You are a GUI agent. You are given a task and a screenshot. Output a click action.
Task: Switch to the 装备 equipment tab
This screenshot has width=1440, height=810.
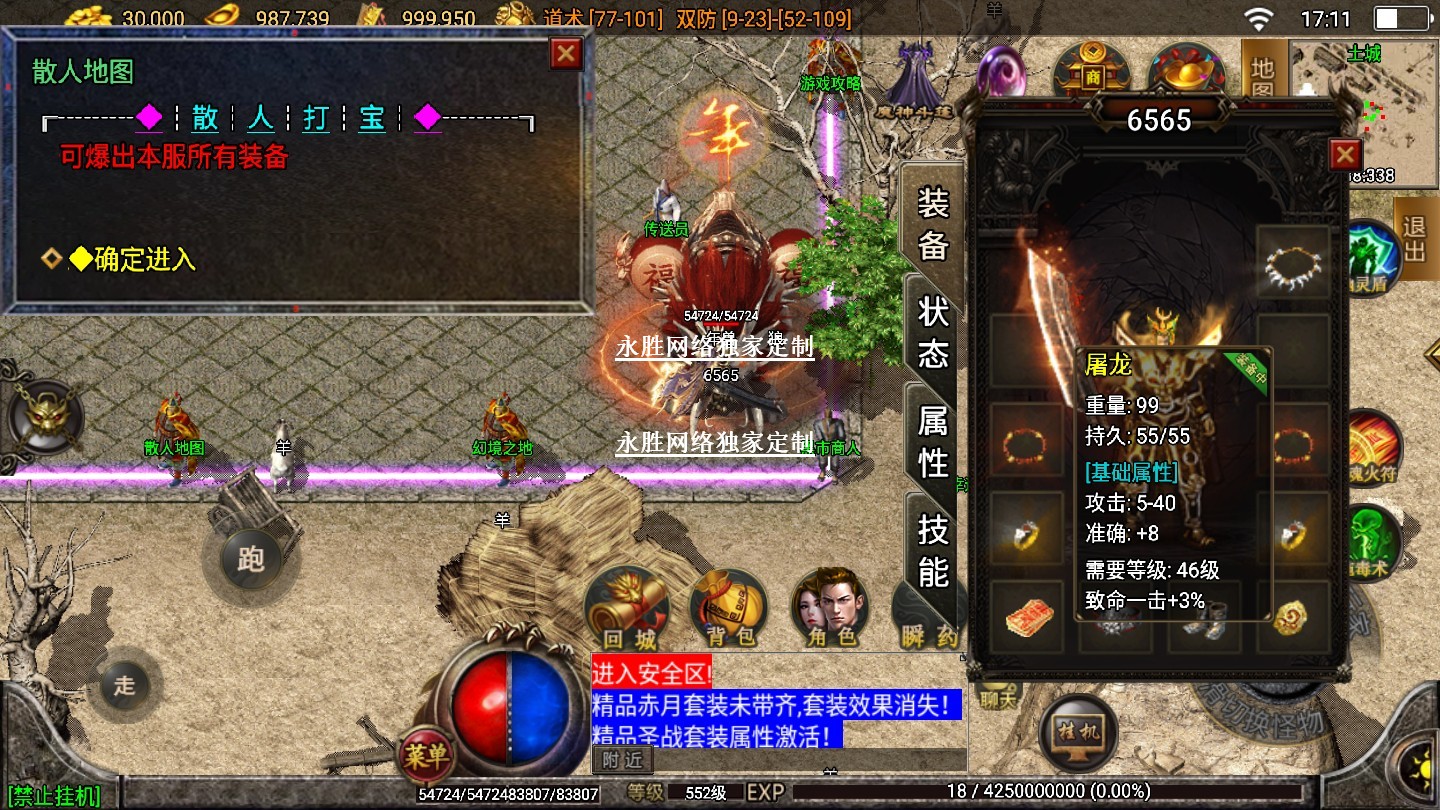click(x=932, y=224)
